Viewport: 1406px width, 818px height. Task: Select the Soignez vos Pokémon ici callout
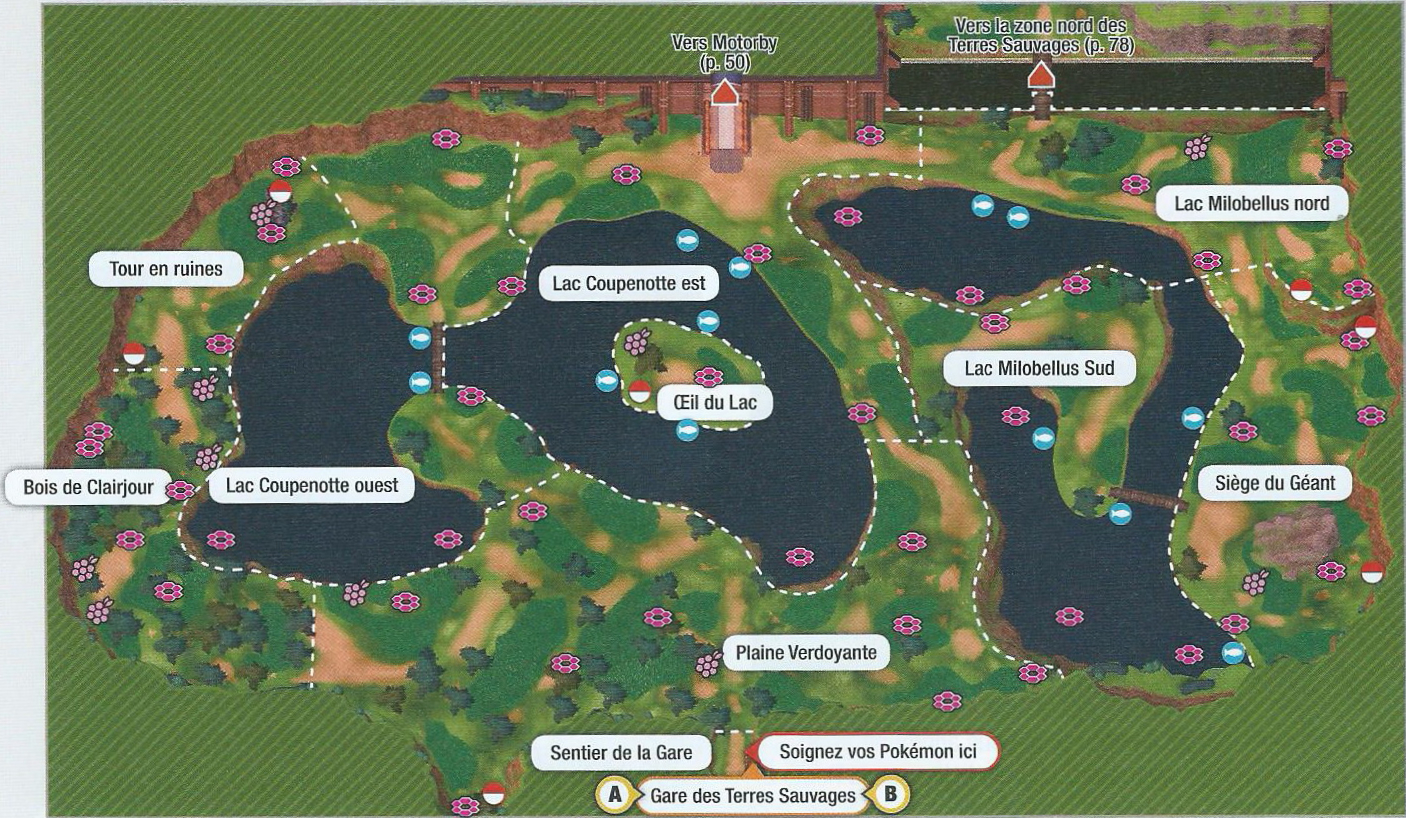tap(877, 752)
